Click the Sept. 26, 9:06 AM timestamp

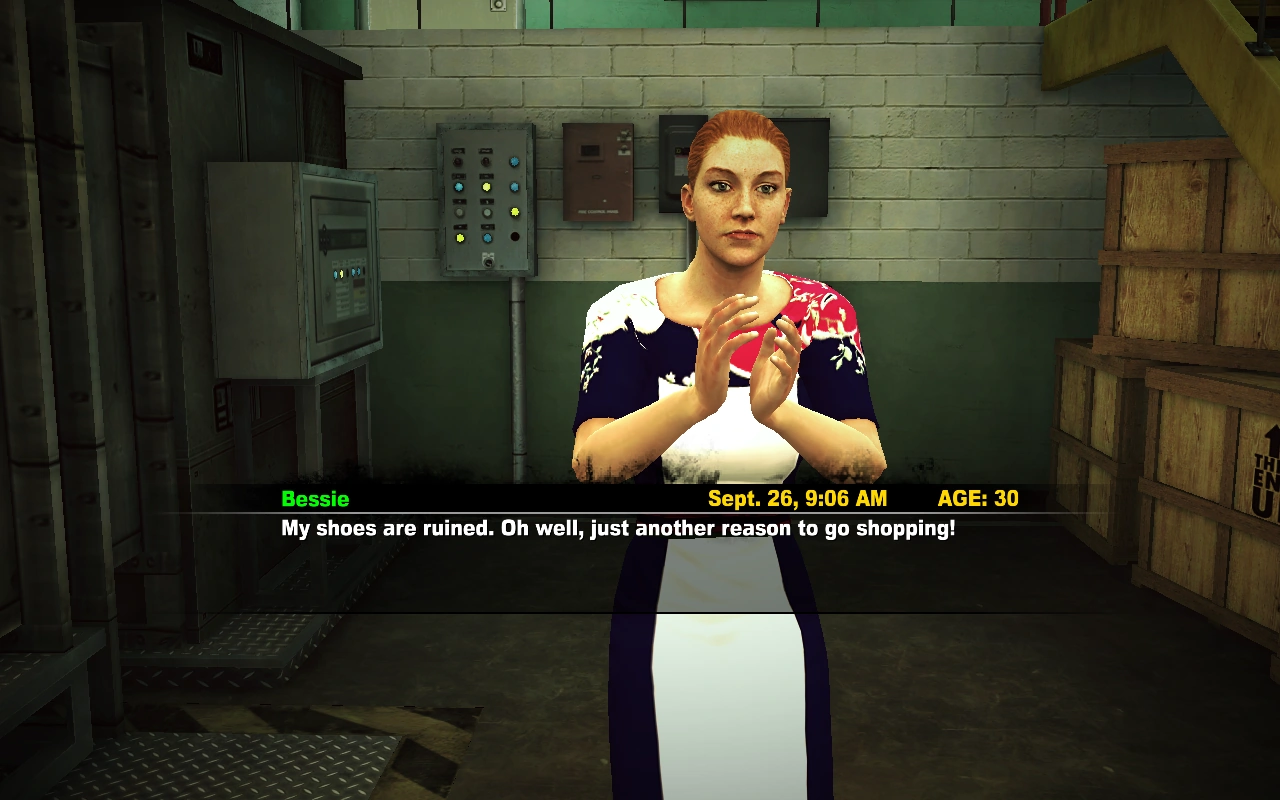click(x=796, y=499)
